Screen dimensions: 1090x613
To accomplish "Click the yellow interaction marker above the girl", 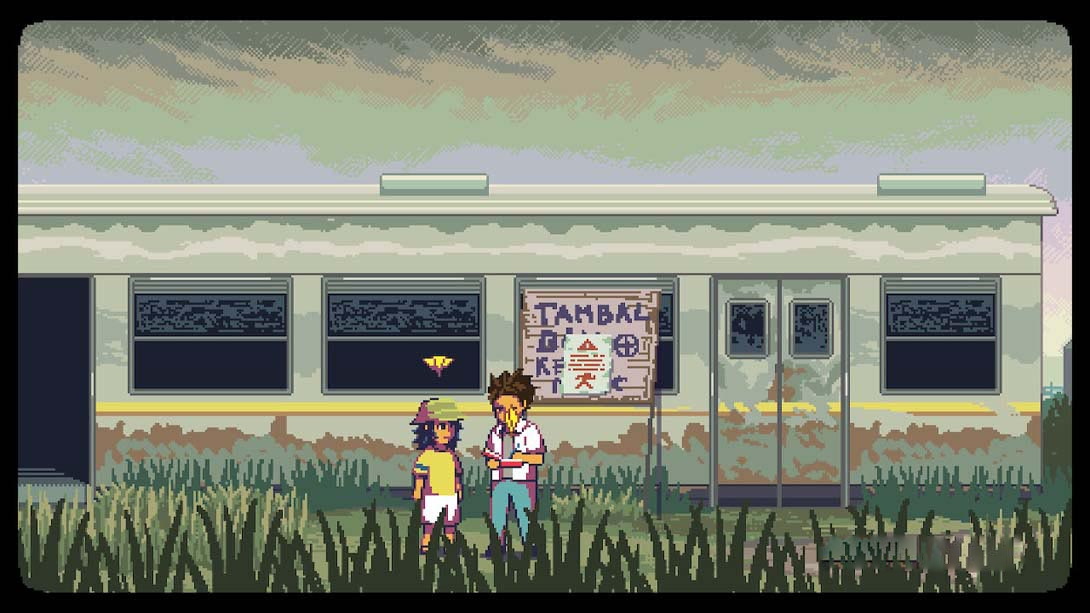I will click(x=437, y=363).
